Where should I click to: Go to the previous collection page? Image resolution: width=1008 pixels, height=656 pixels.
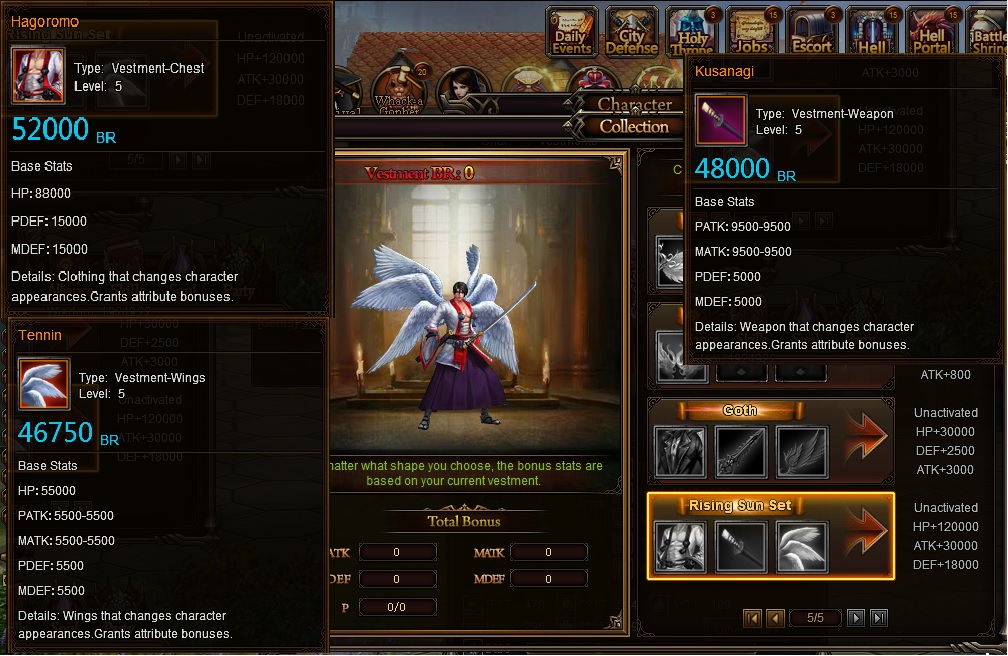775,618
